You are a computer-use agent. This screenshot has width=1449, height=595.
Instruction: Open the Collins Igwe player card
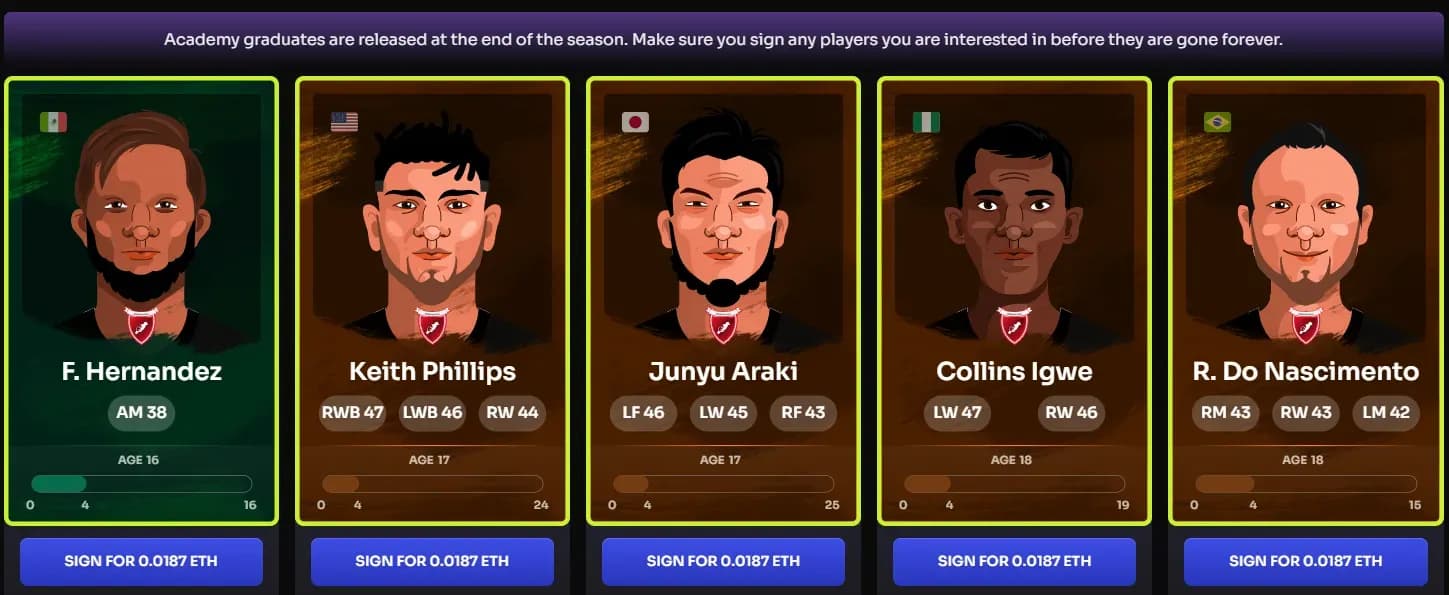pyautogui.click(x=1014, y=300)
